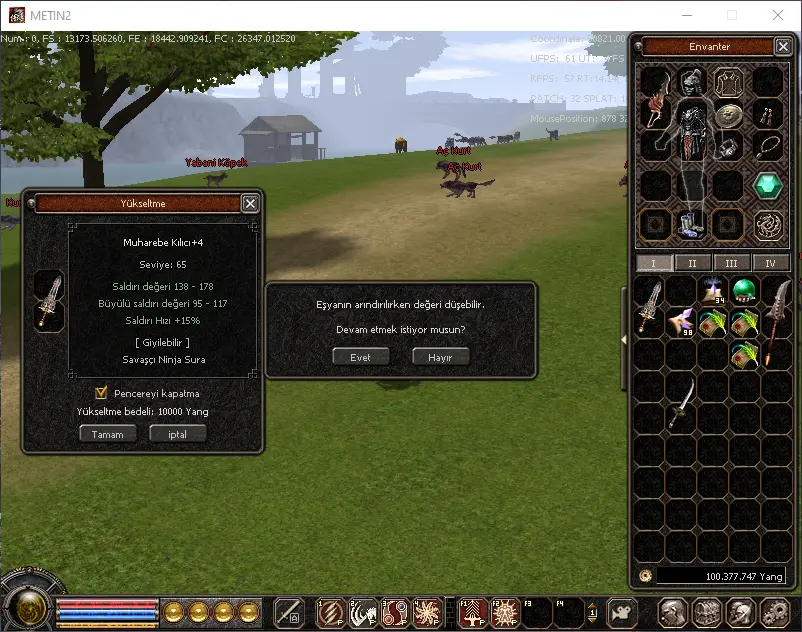Select inventory page I tab

tap(654, 263)
